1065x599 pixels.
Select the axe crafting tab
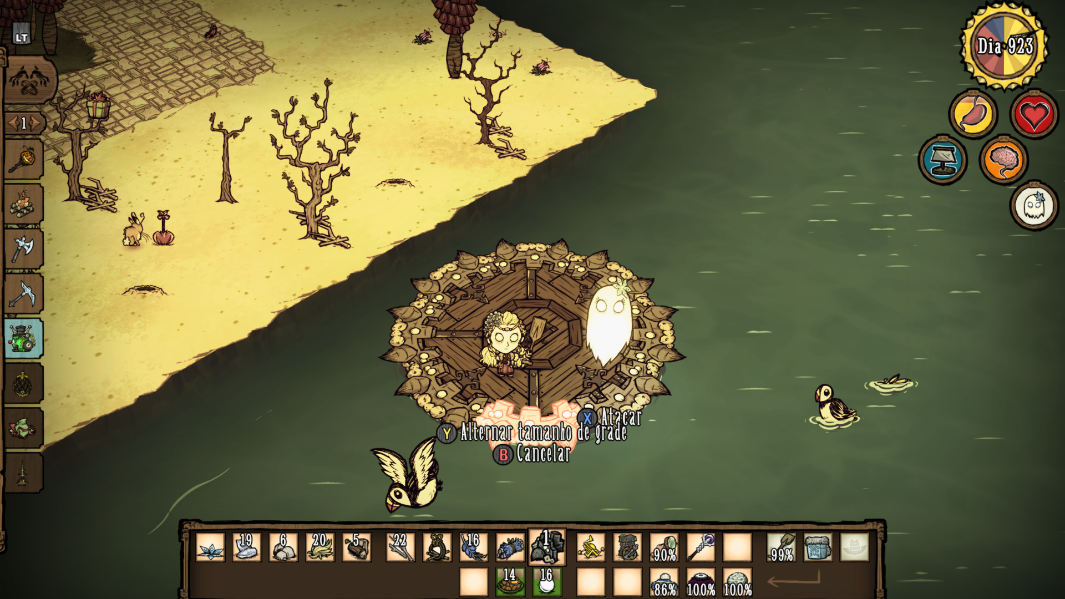click(x=22, y=248)
